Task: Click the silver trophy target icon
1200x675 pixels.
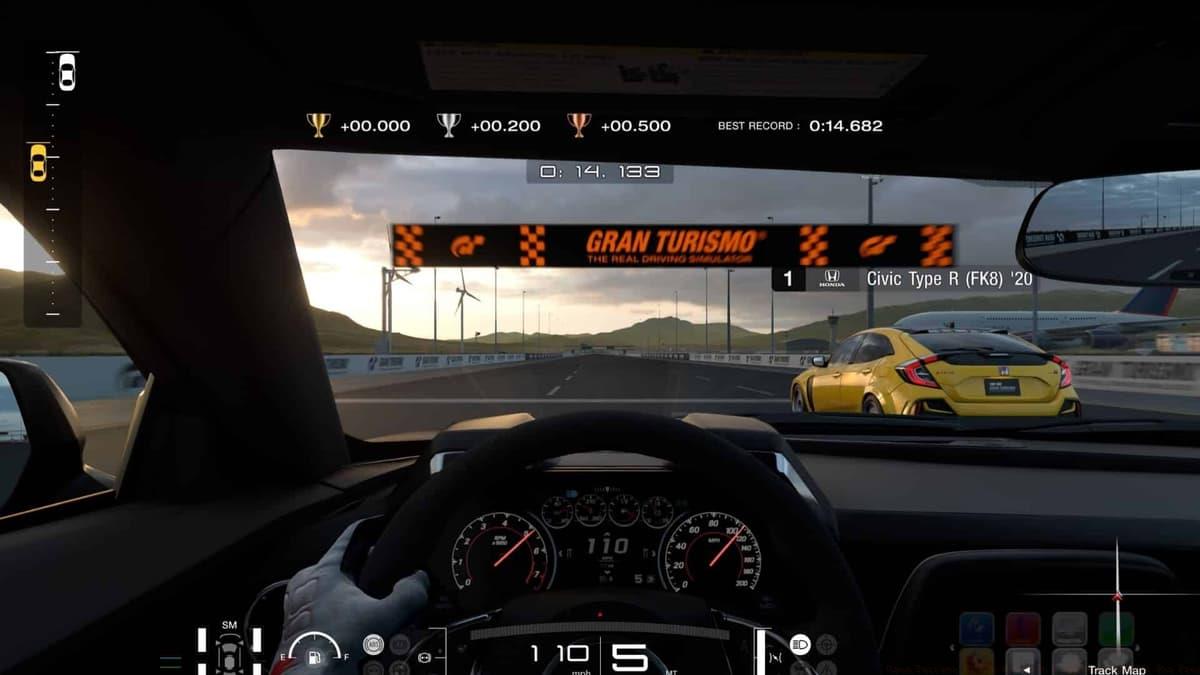Action: pos(448,125)
